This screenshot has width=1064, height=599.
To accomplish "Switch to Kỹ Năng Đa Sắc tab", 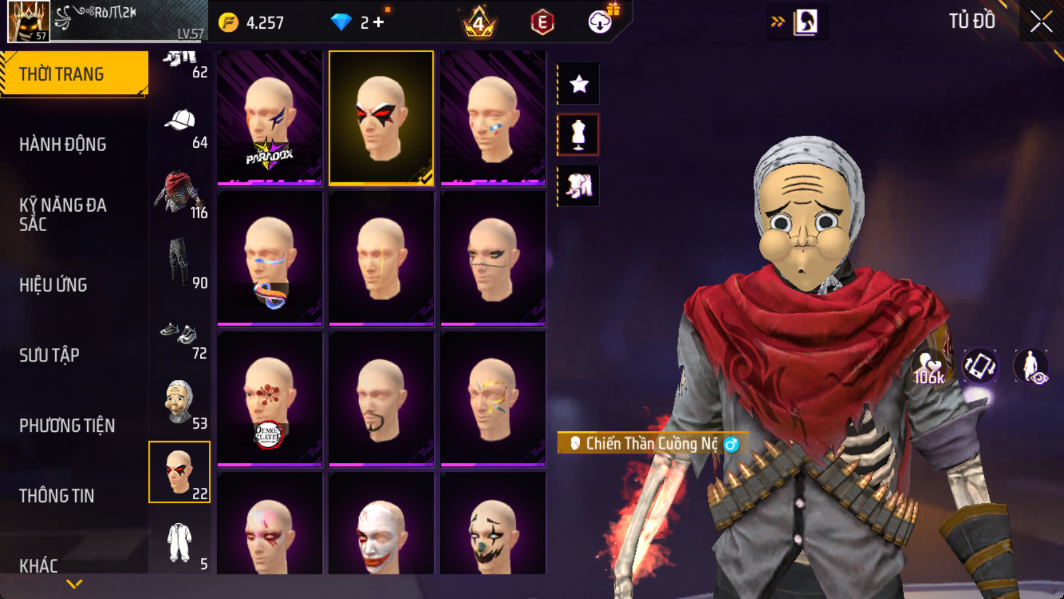I will (x=63, y=214).
